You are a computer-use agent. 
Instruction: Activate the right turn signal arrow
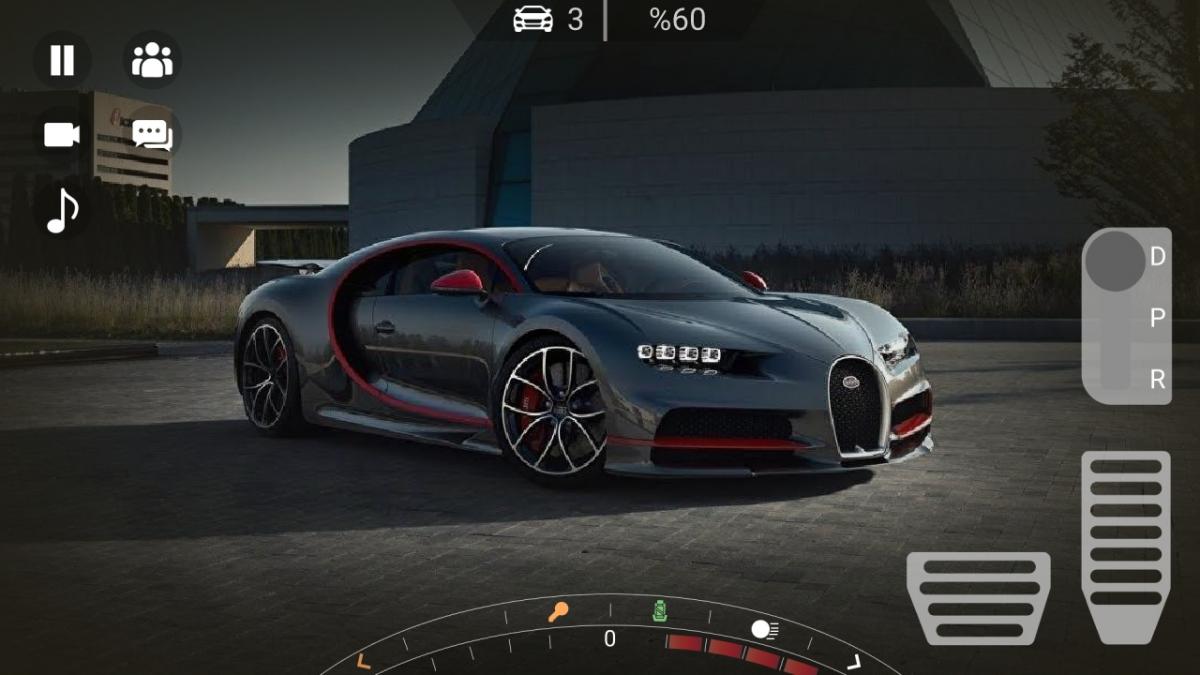(854, 661)
